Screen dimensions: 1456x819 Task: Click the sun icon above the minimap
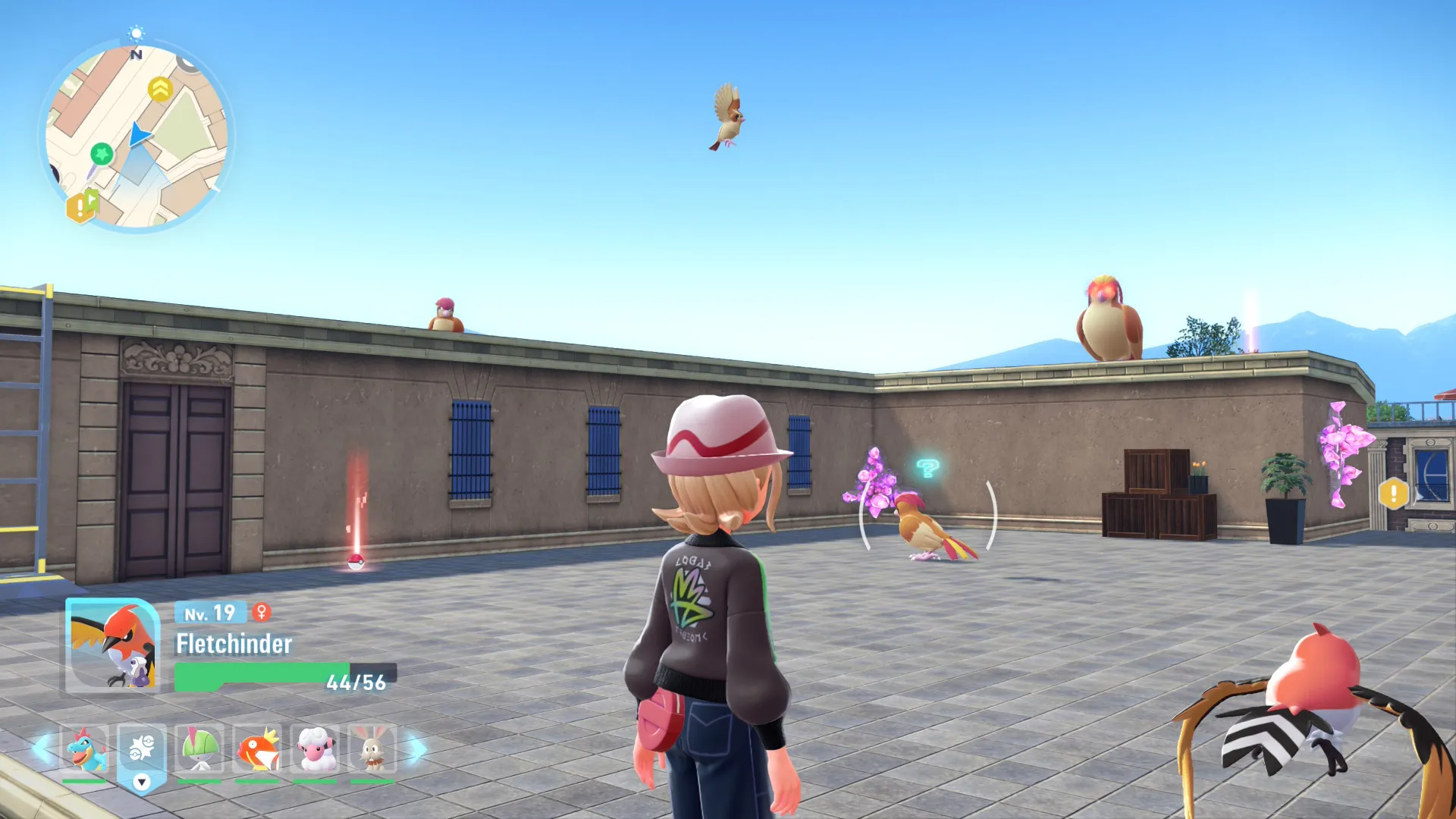coord(136,33)
